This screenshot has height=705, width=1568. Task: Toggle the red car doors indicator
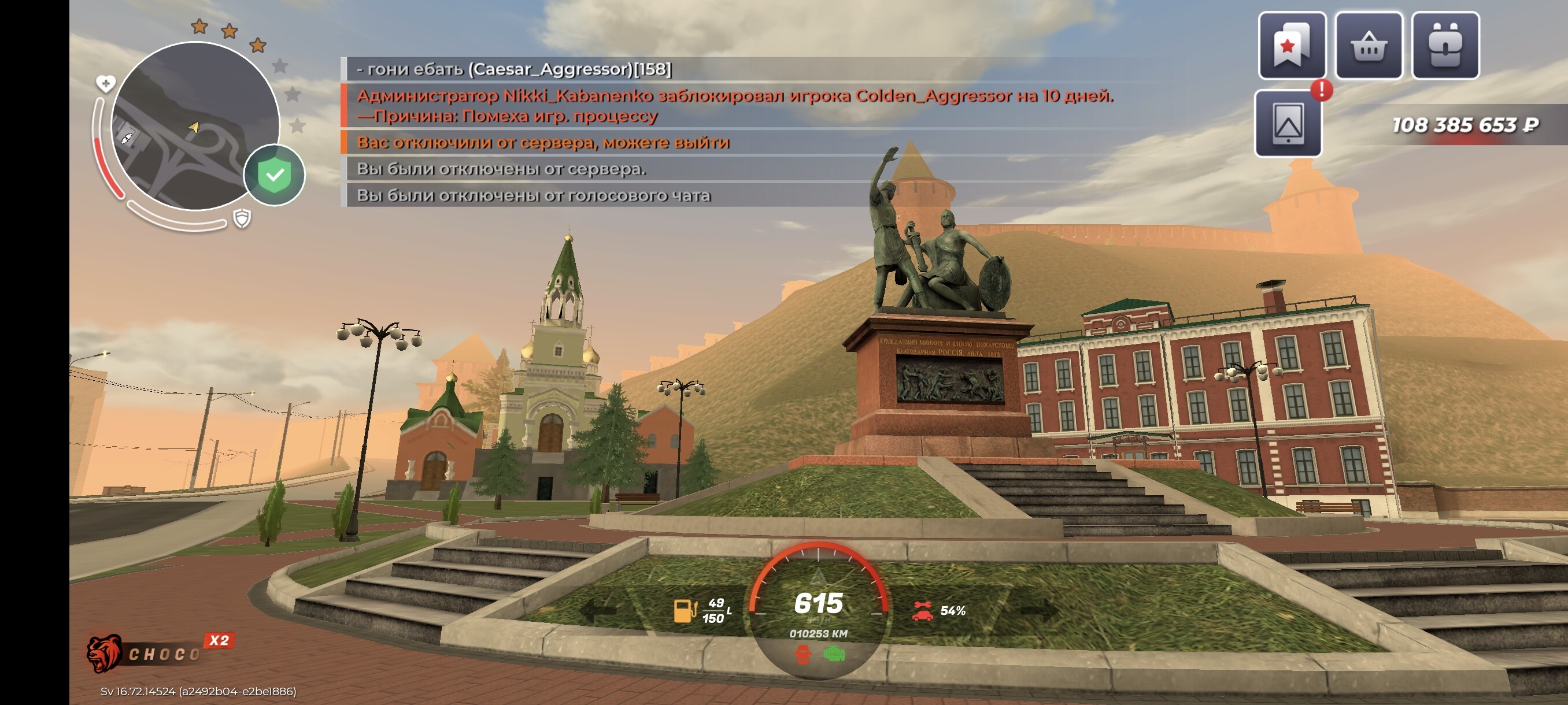(804, 655)
